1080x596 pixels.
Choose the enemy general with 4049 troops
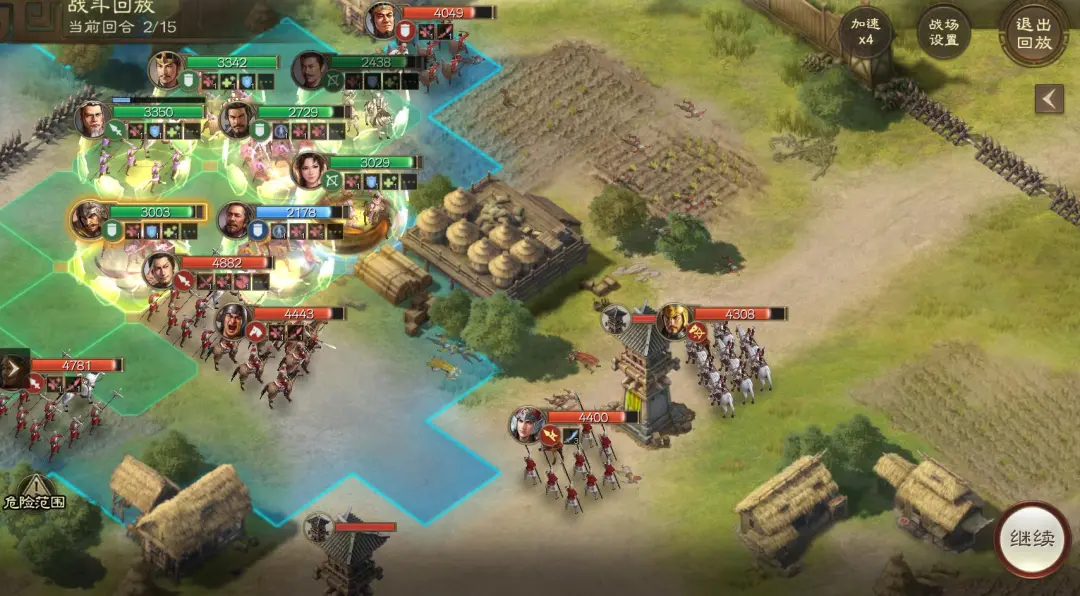click(x=382, y=19)
